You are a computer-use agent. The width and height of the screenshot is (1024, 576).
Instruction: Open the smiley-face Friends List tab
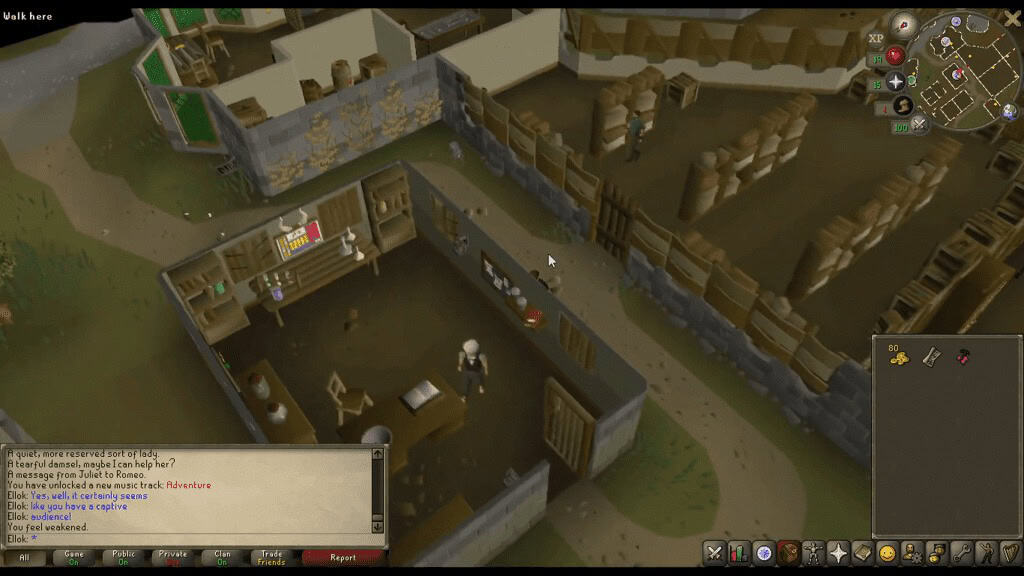[887, 552]
